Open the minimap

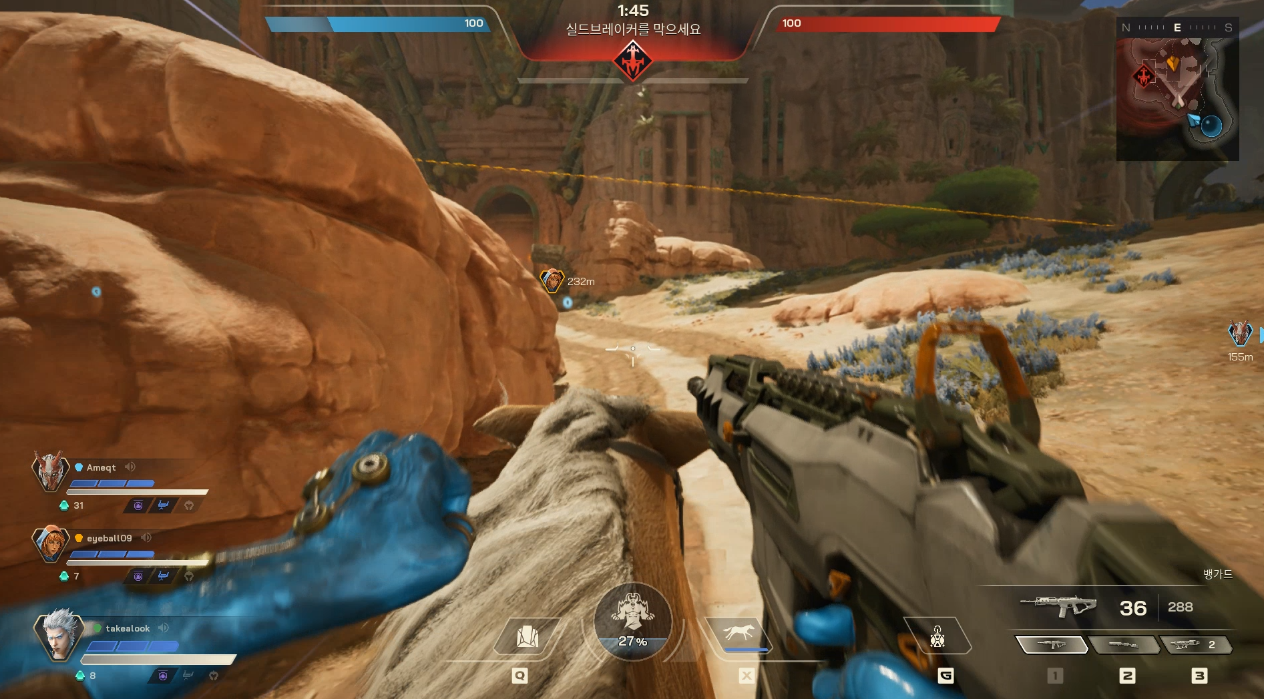(1177, 89)
